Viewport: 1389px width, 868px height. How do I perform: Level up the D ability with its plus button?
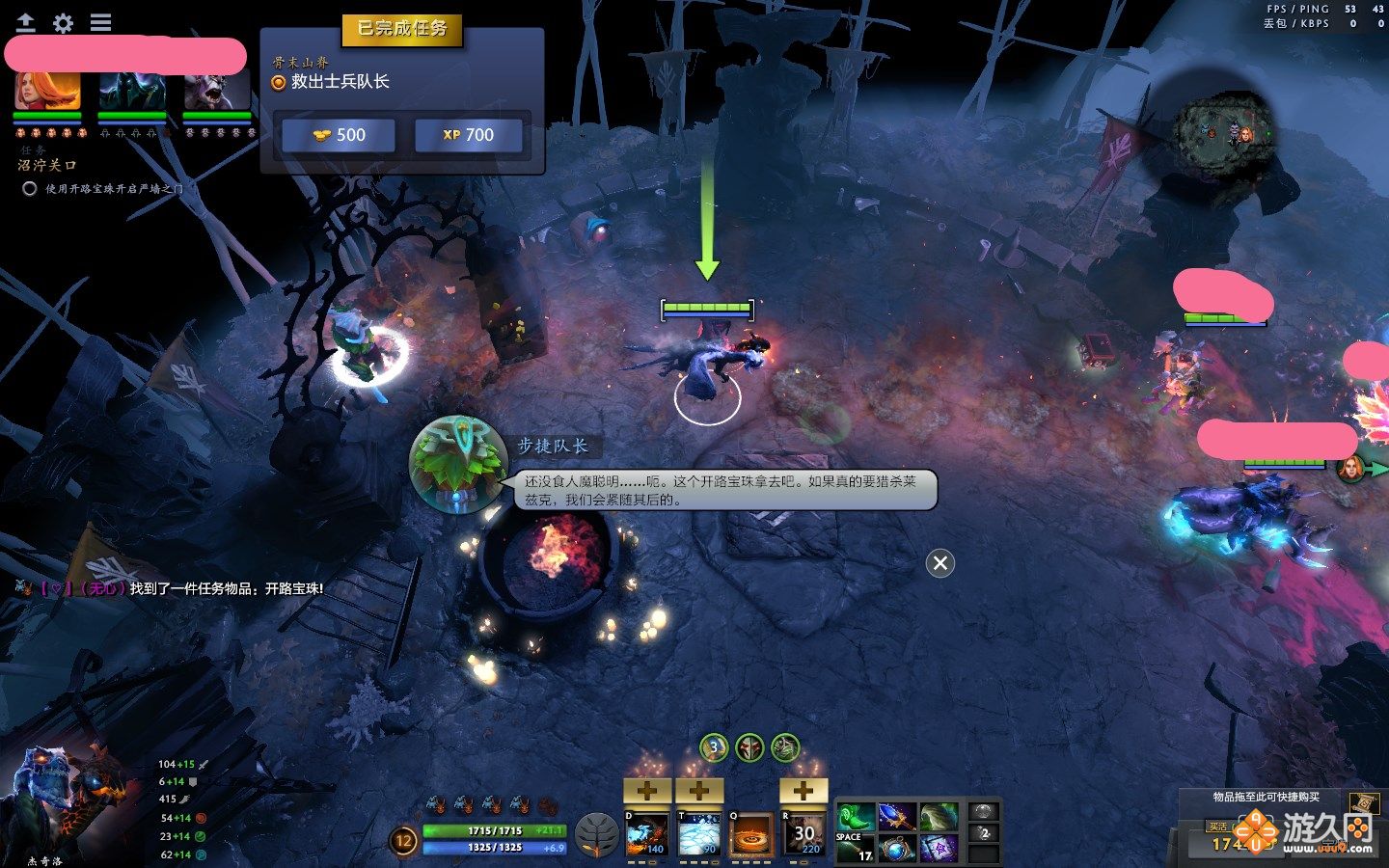coord(646,791)
